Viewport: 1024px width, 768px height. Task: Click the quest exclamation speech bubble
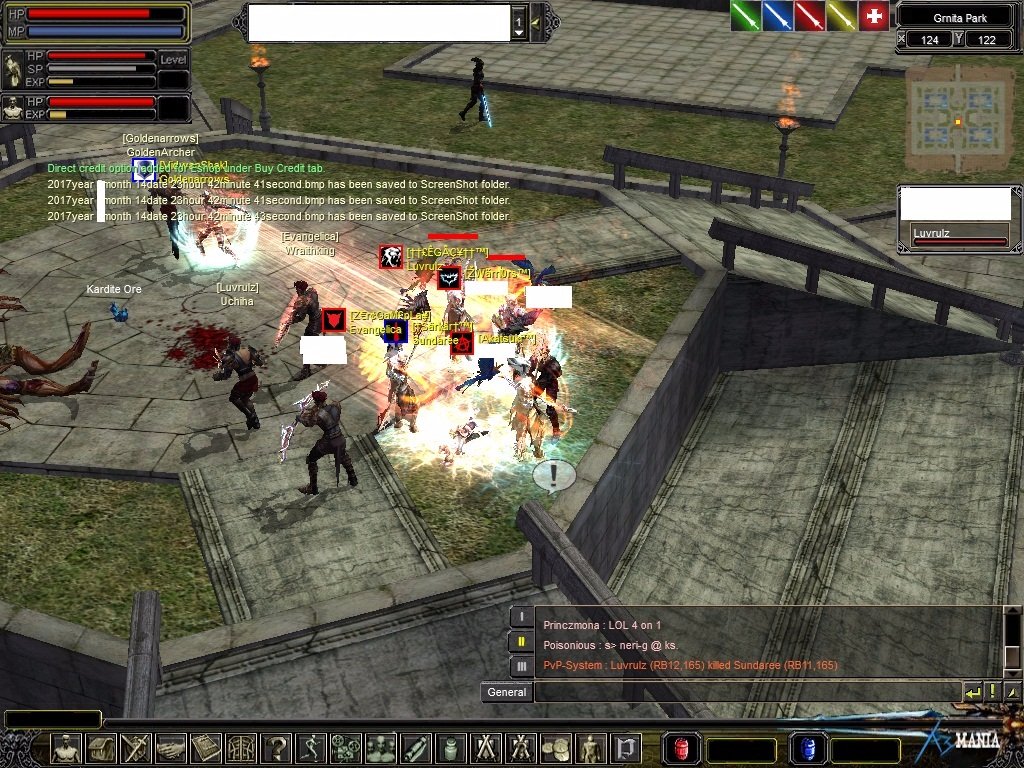[553, 475]
